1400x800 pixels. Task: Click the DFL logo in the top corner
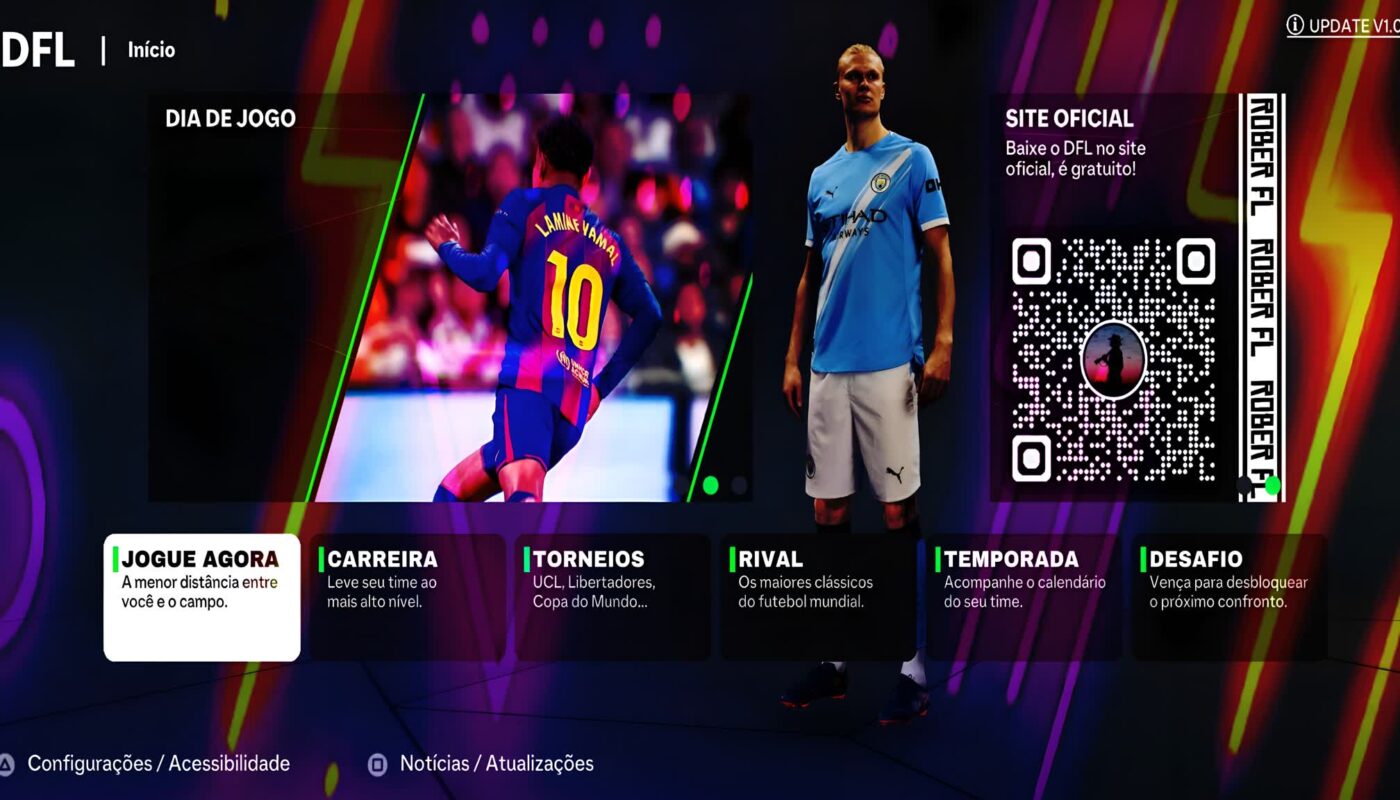40,48
